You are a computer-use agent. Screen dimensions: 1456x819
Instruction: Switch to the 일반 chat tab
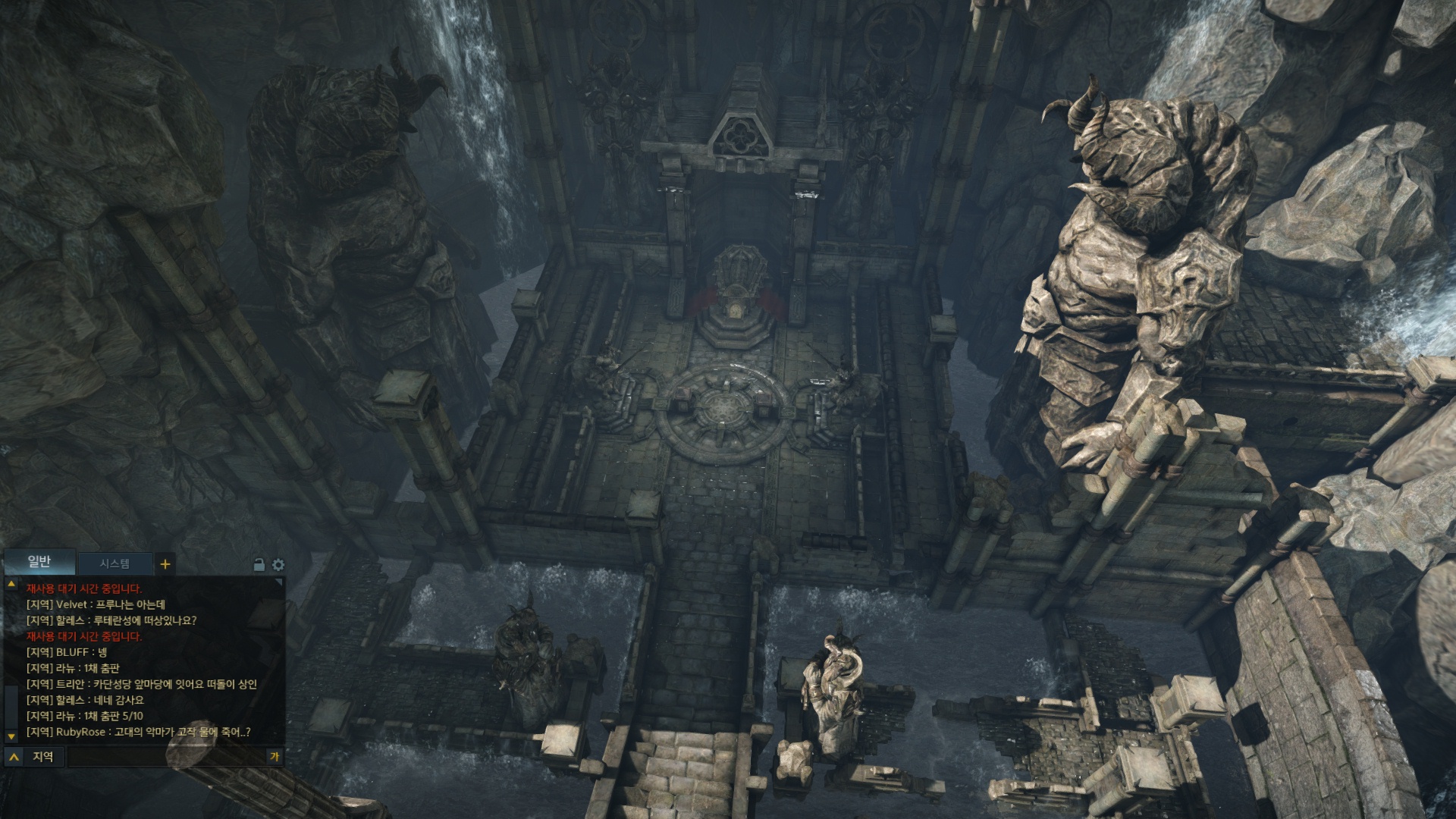(39, 562)
